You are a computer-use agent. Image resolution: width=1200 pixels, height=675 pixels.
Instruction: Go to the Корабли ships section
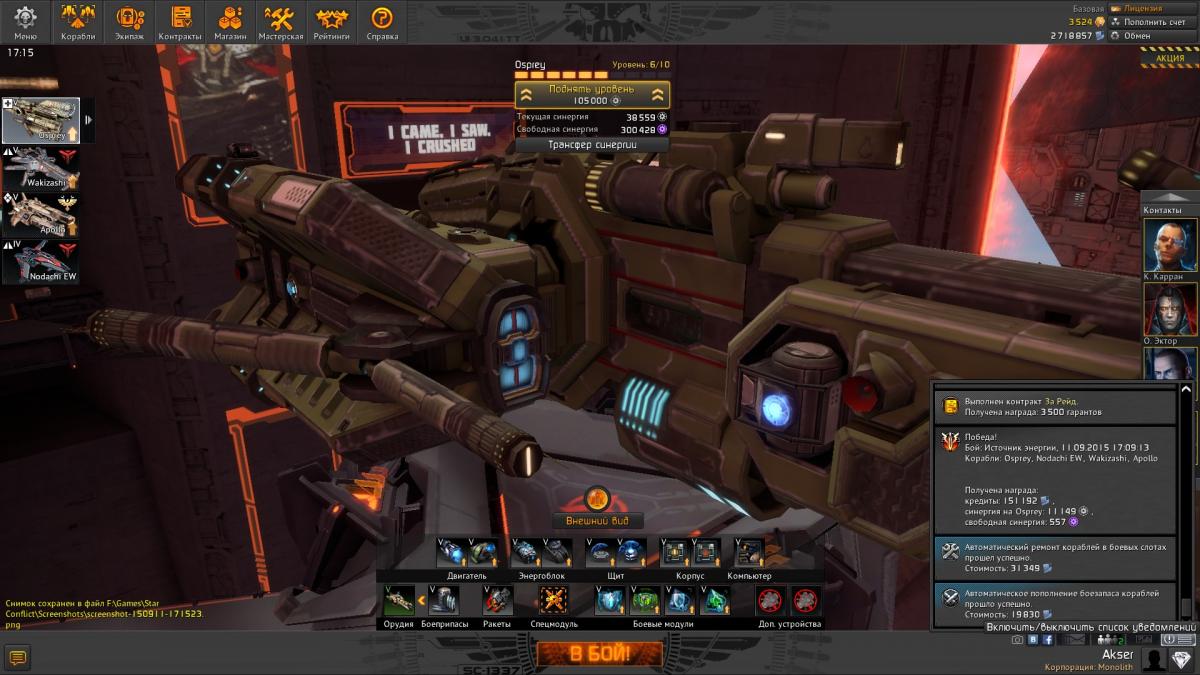click(77, 22)
